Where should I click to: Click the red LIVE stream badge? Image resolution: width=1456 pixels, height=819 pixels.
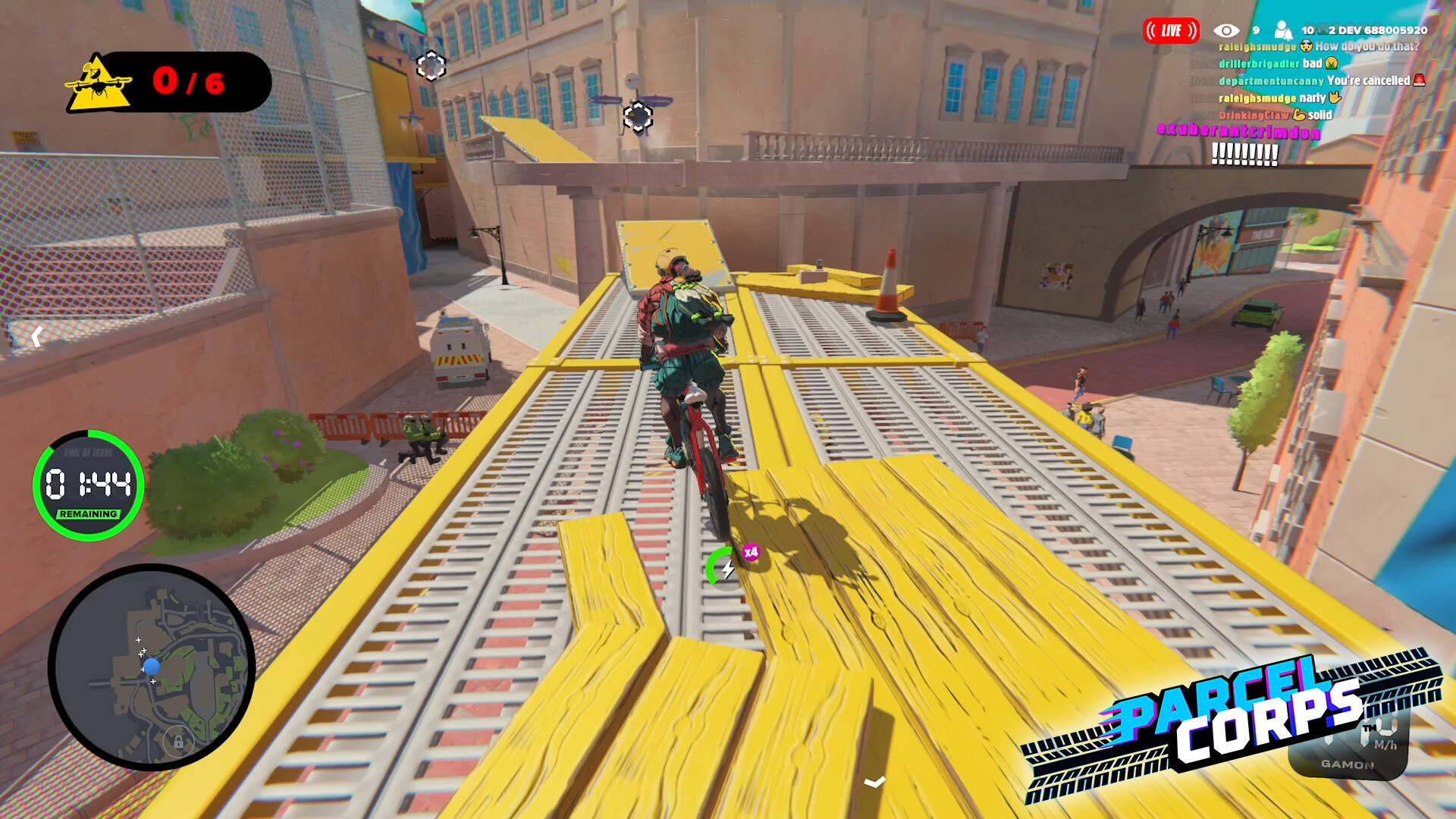tap(1171, 30)
